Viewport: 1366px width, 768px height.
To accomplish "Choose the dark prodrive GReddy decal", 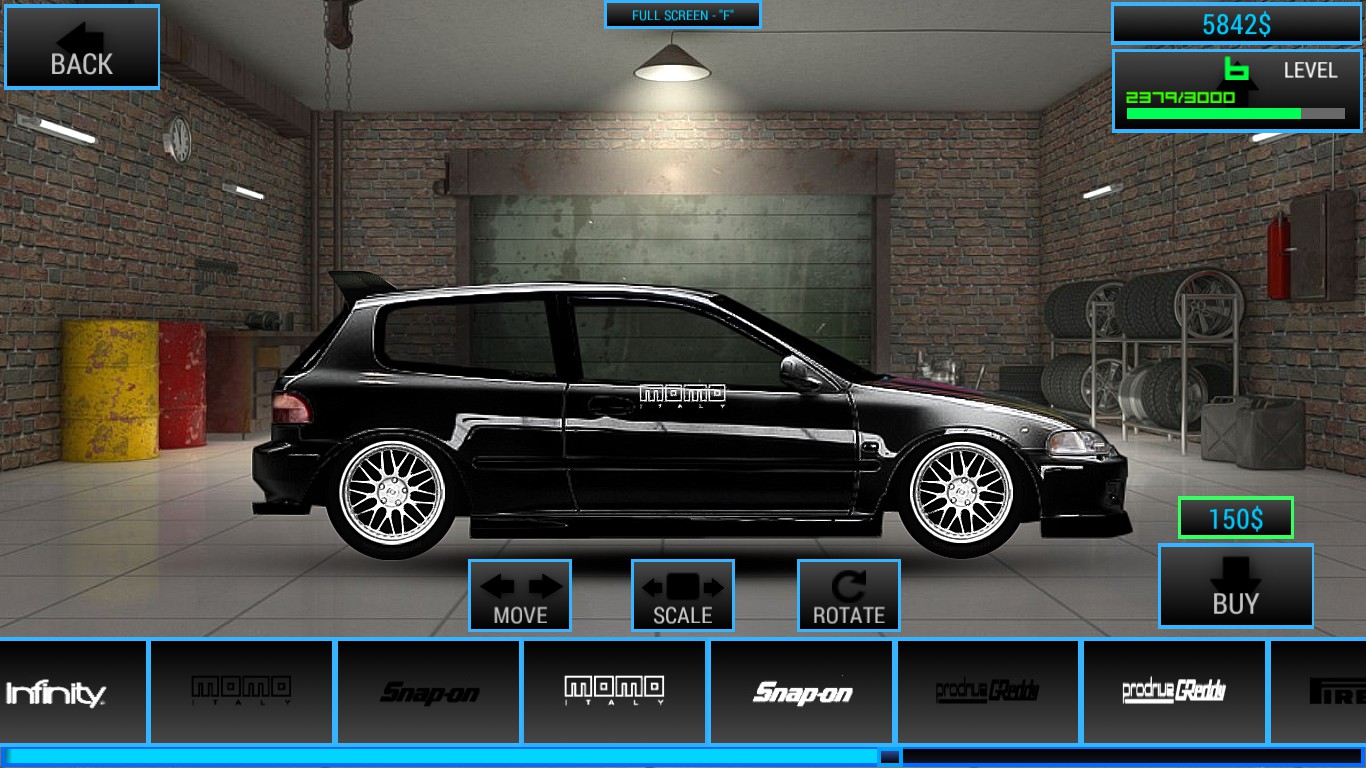I will coord(989,691).
